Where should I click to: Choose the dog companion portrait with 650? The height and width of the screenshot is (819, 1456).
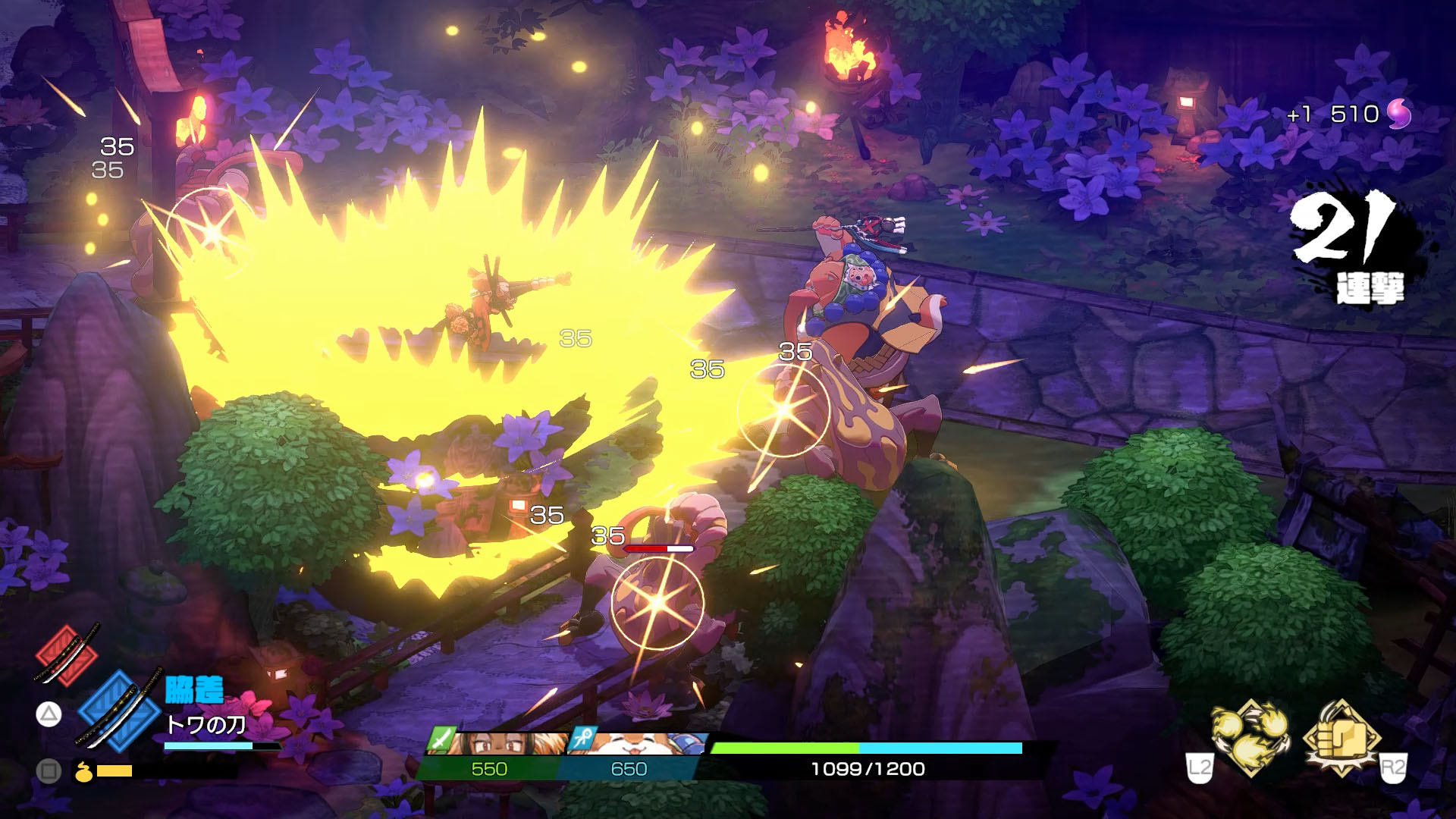click(629, 744)
